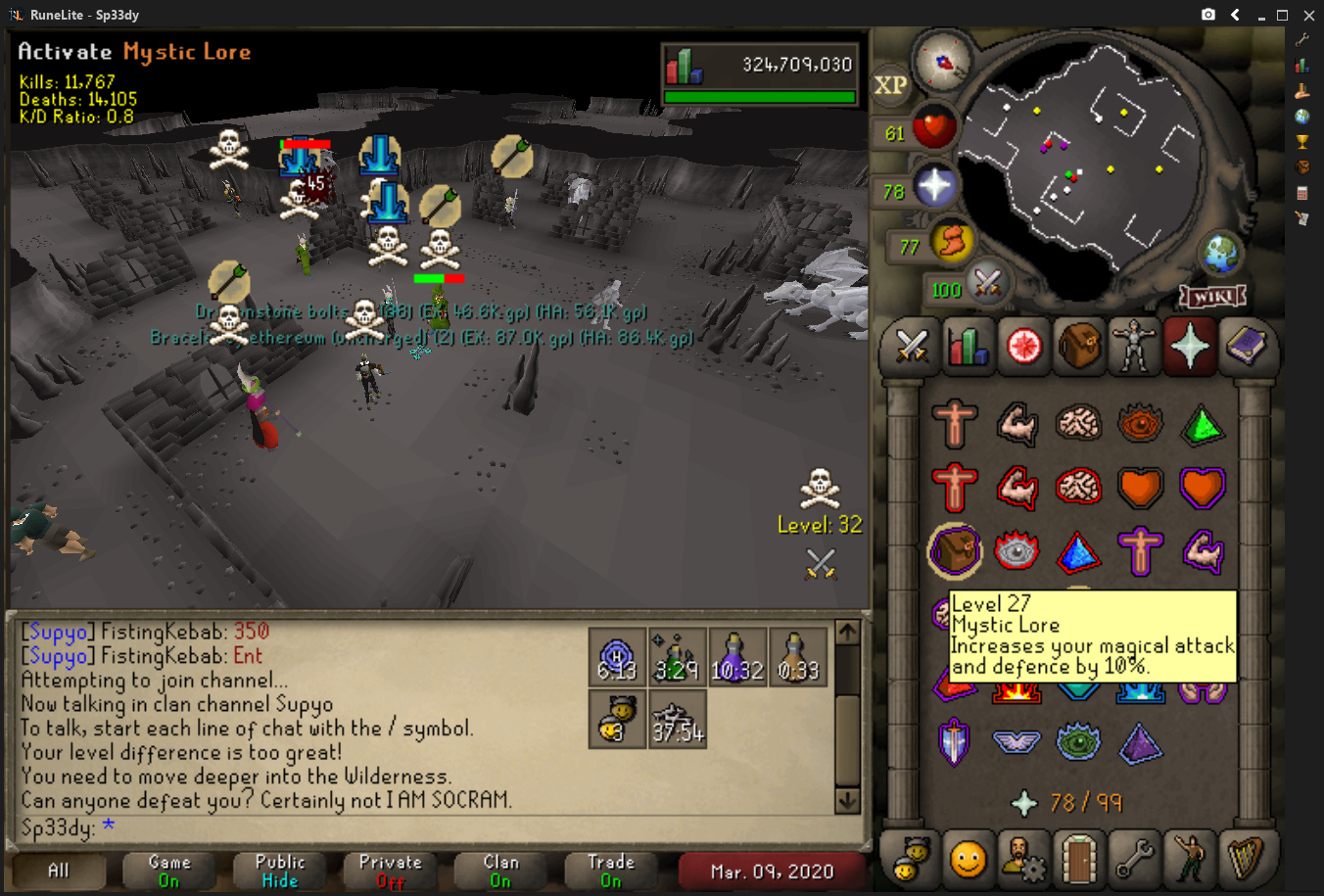This screenshot has height=896, width=1324.
Task: Show the Worn Equipment tab
Action: 1134,347
